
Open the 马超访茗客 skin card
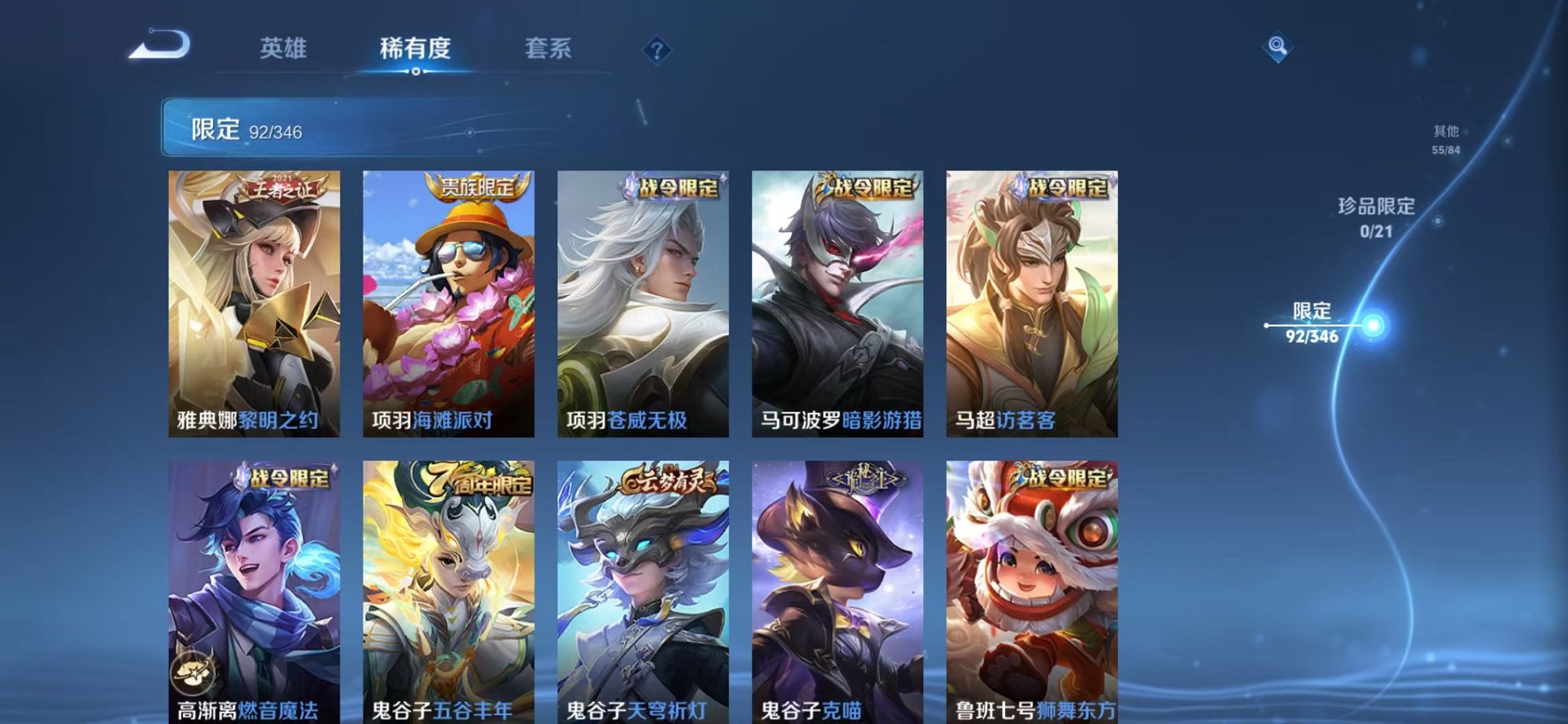tap(1030, 300)
